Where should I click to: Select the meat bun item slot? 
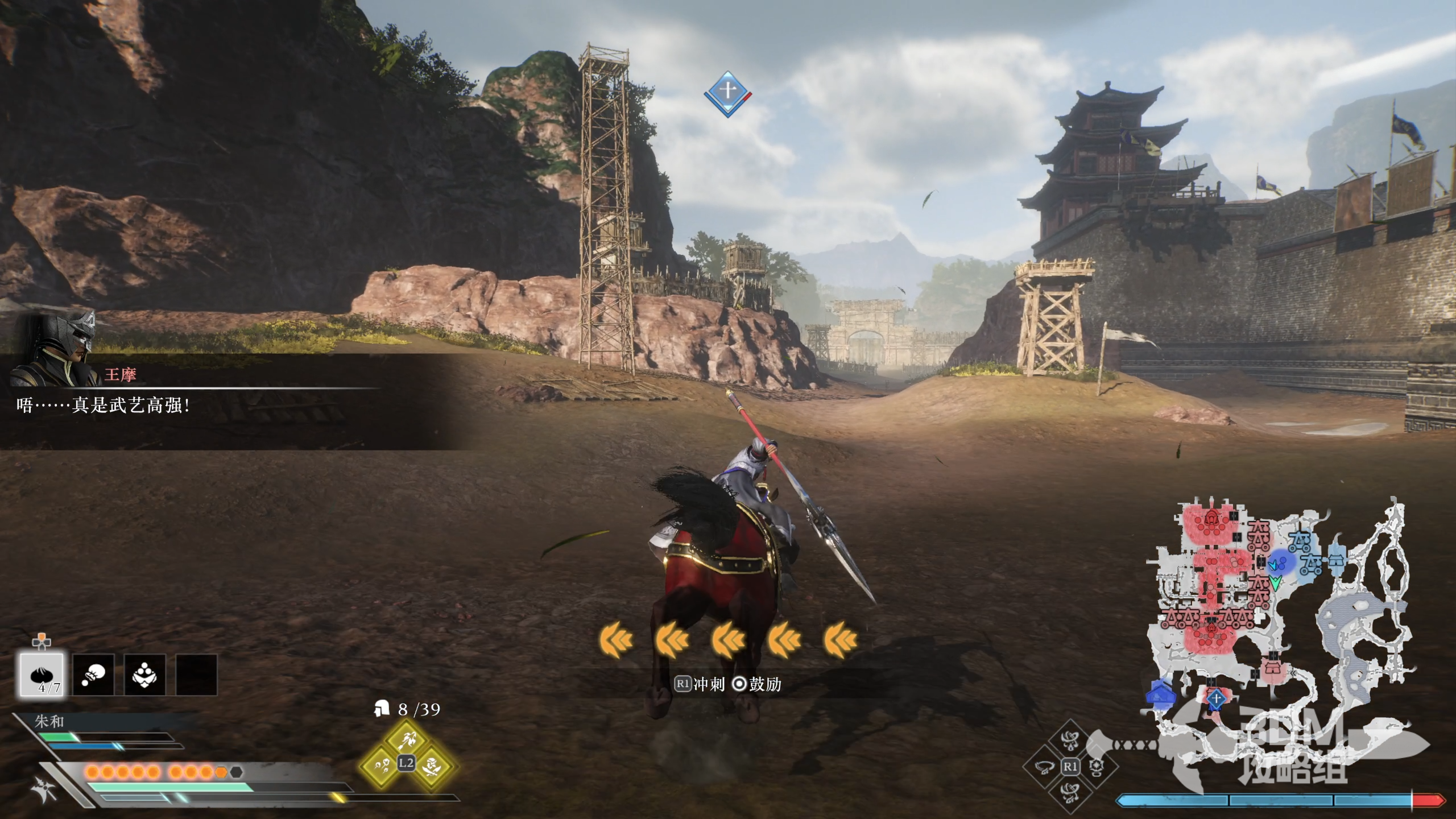coord(42,675)
